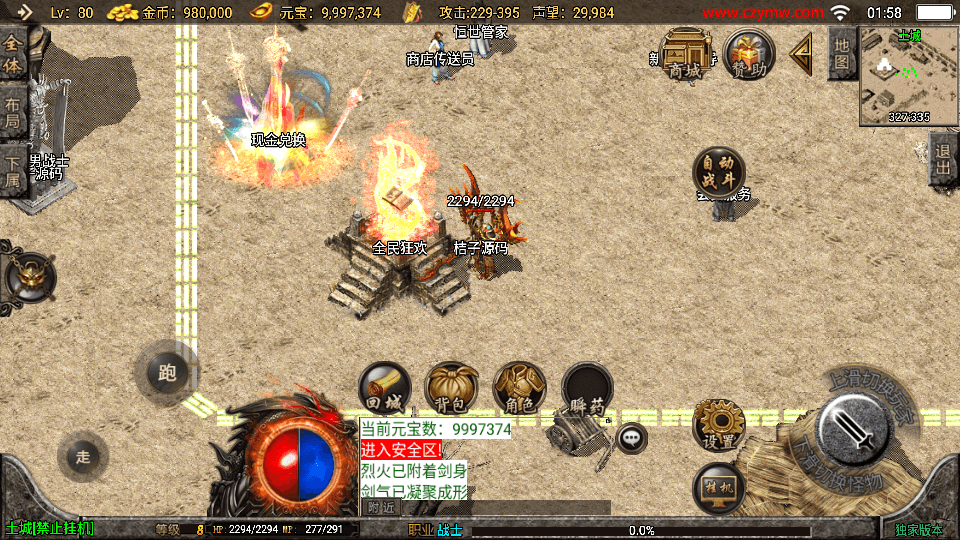Image resolution: width=960 pixels, height=540 pixels.
Task: Toggle 自动战斗 auto-battle
Action: pos(719,172)
